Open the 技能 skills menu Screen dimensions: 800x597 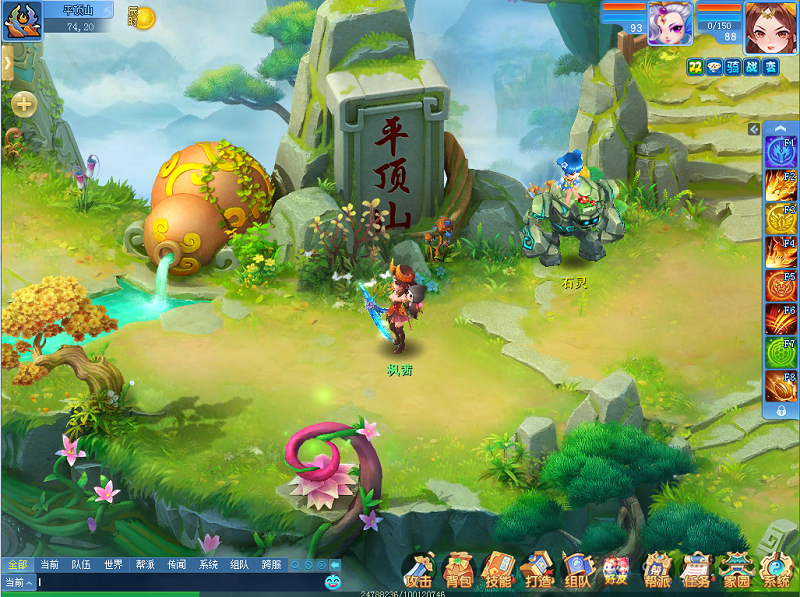click(498, 571)
